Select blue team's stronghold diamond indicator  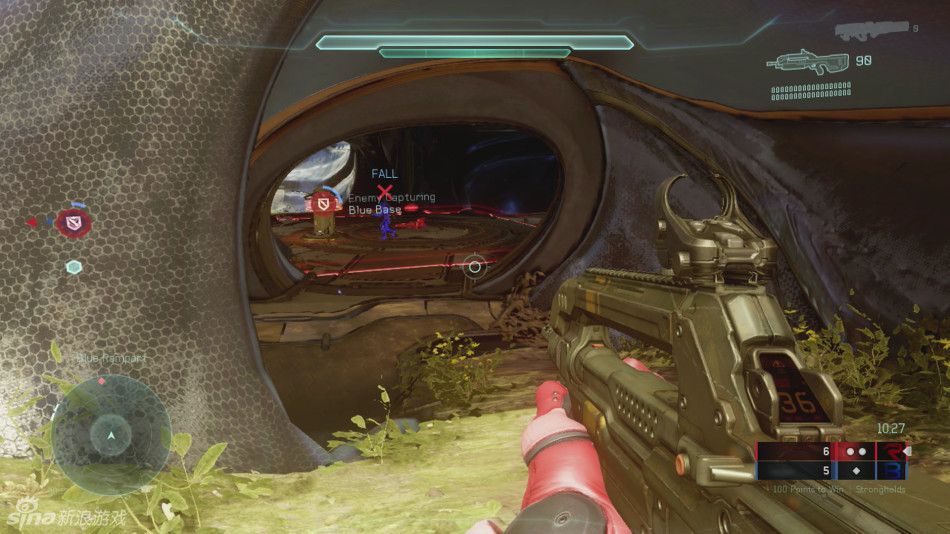pyautogui.click(x=855, y=470)
